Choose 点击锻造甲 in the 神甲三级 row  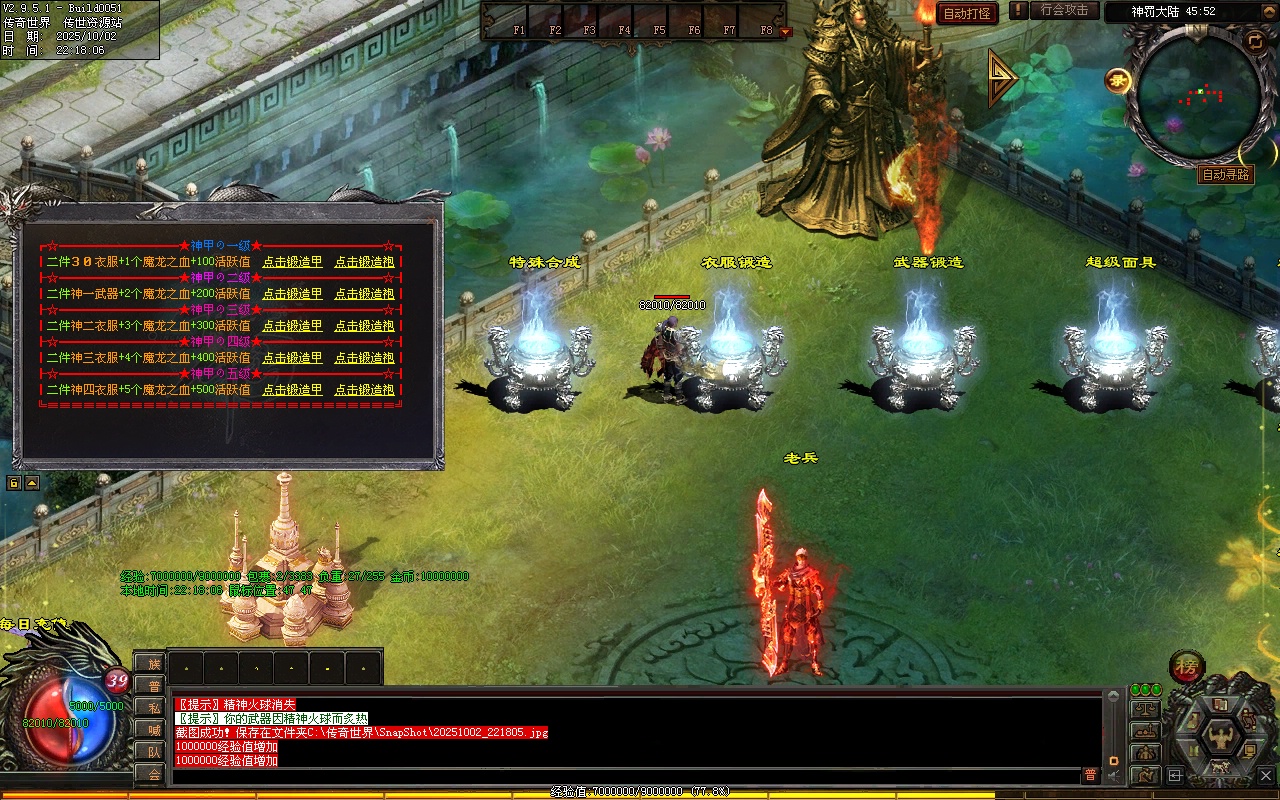click(292, 326)
